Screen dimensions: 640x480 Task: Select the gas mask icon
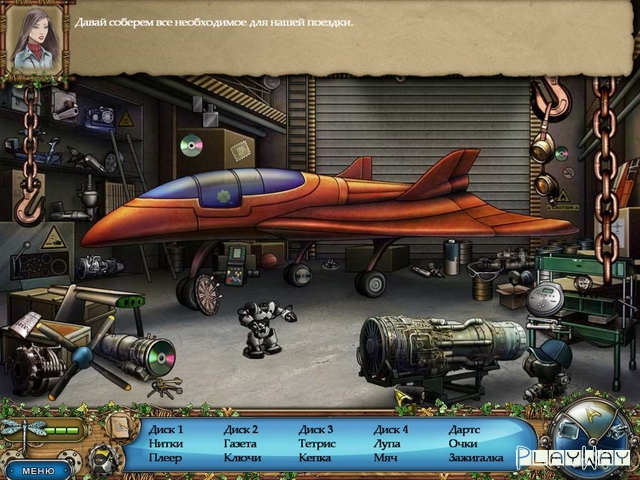coord(103,460)
